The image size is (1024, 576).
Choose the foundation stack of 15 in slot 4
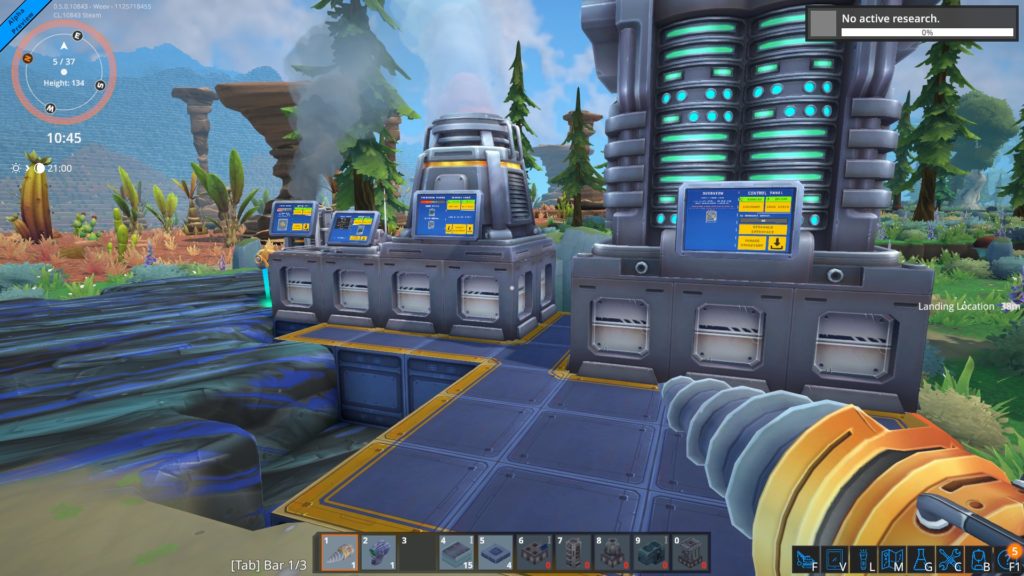click(456, 553)
